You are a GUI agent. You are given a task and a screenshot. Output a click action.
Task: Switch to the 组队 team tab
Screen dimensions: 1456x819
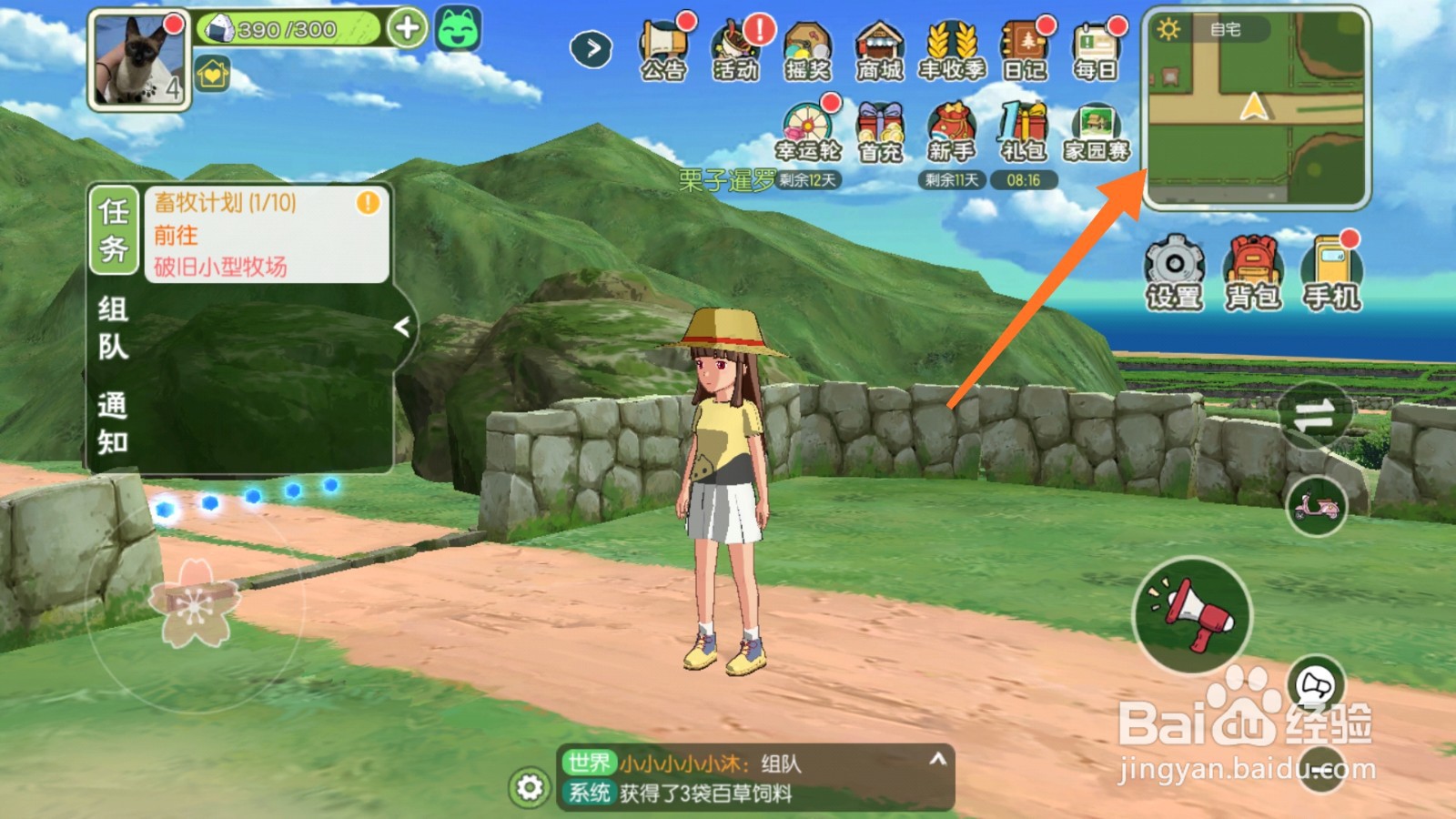click(x=113, y=328)
